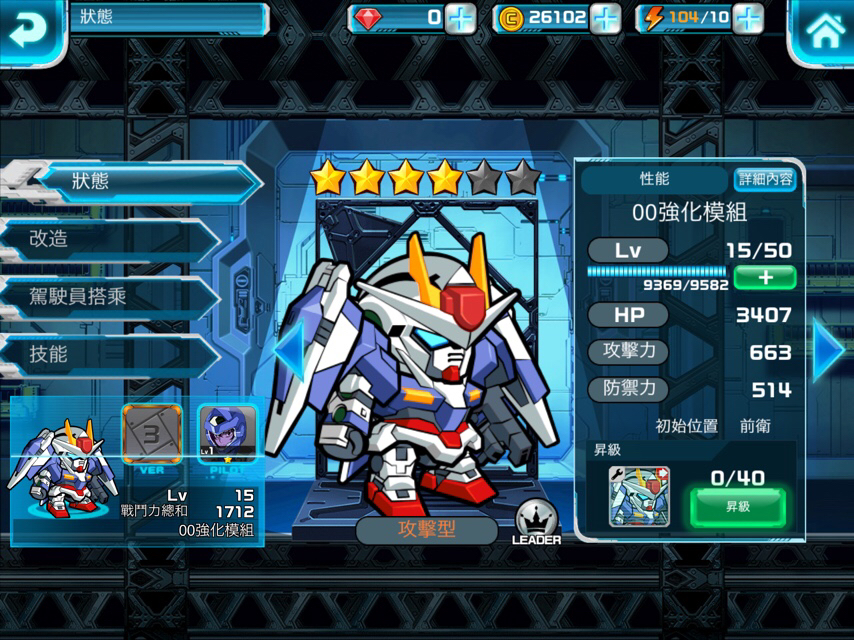Refill energy with the plus button
Screen dimensions: 854x640
point(748,18)
